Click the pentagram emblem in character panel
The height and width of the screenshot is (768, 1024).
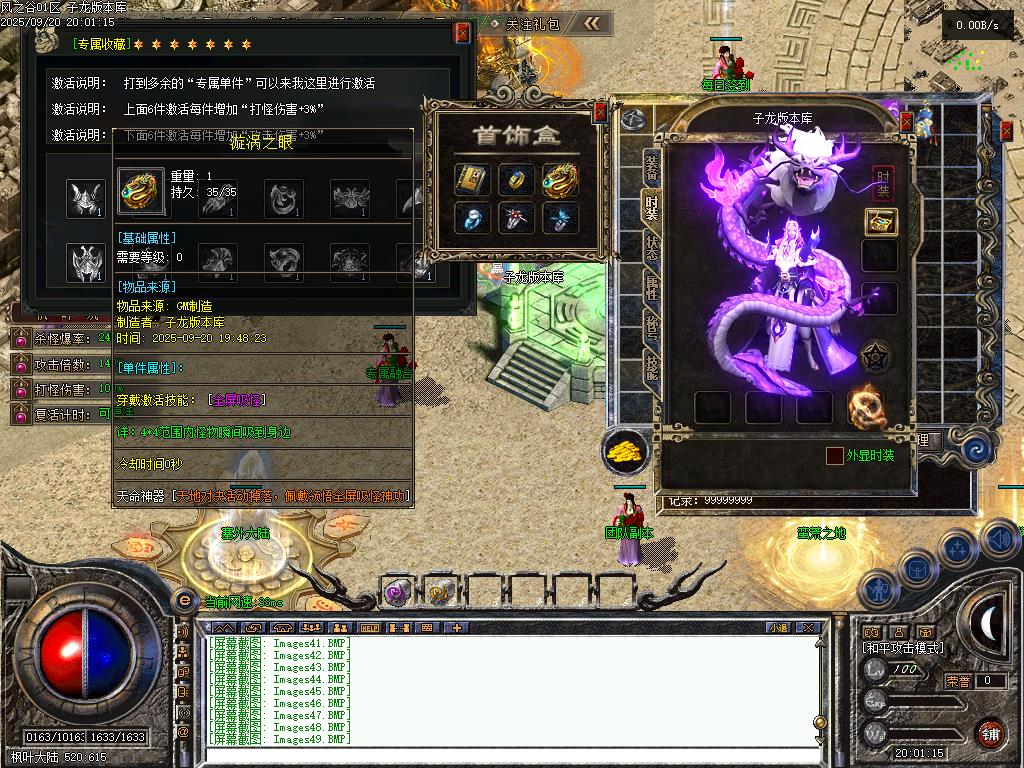point(877,357)
